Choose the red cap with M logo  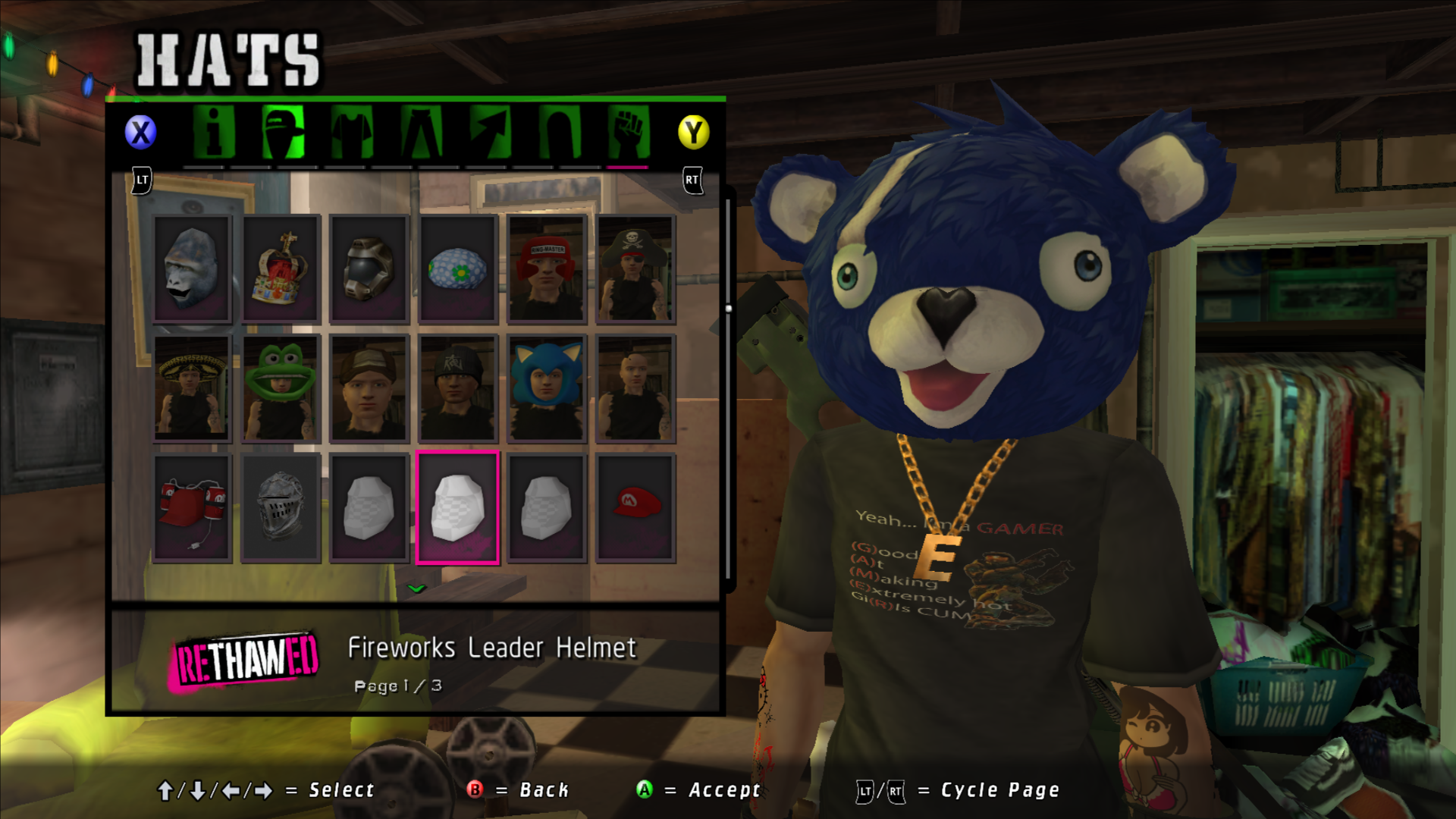[x=635, y=508]
